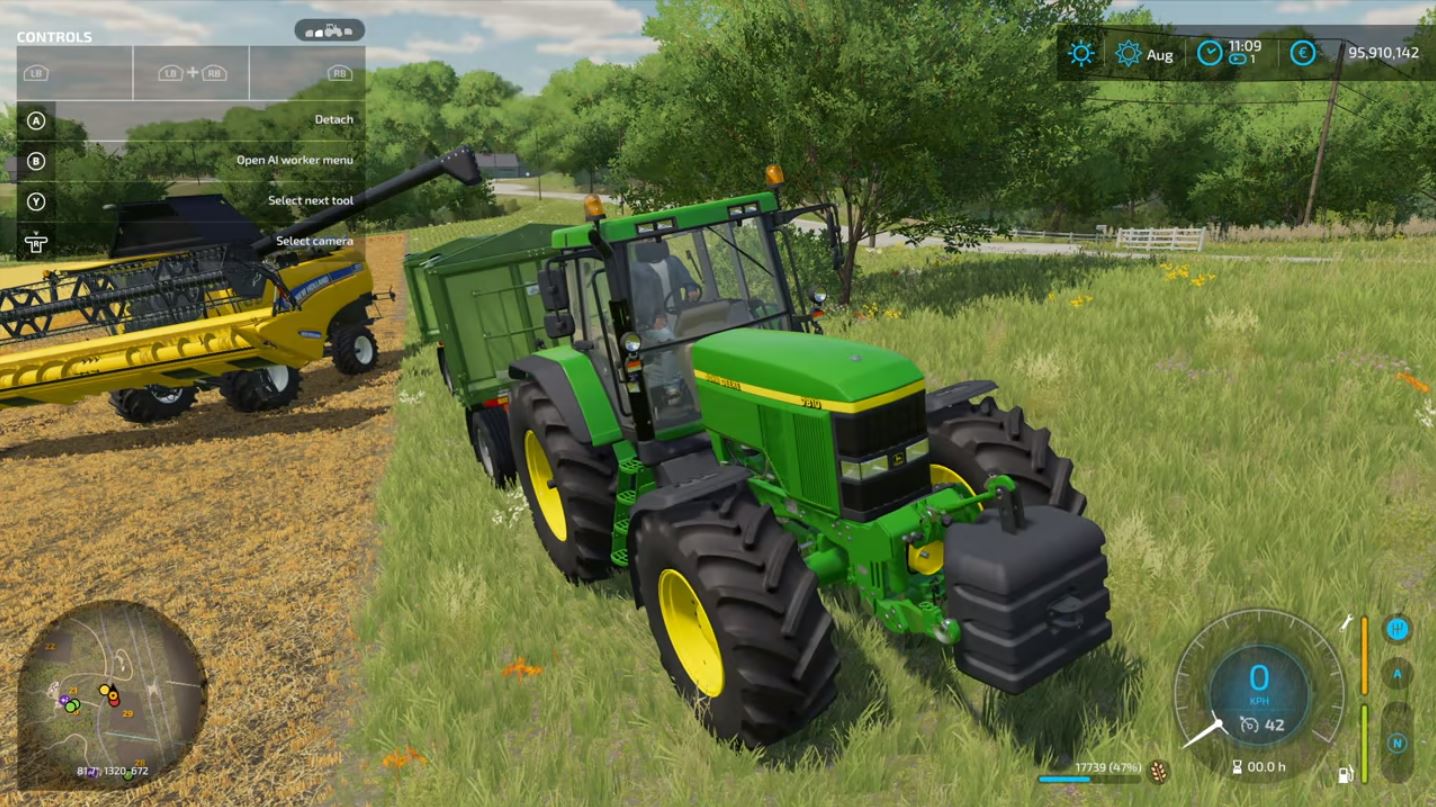Click the sunny weather icon
Viewport: 1436px width, 807px height.
point(1081,53)
